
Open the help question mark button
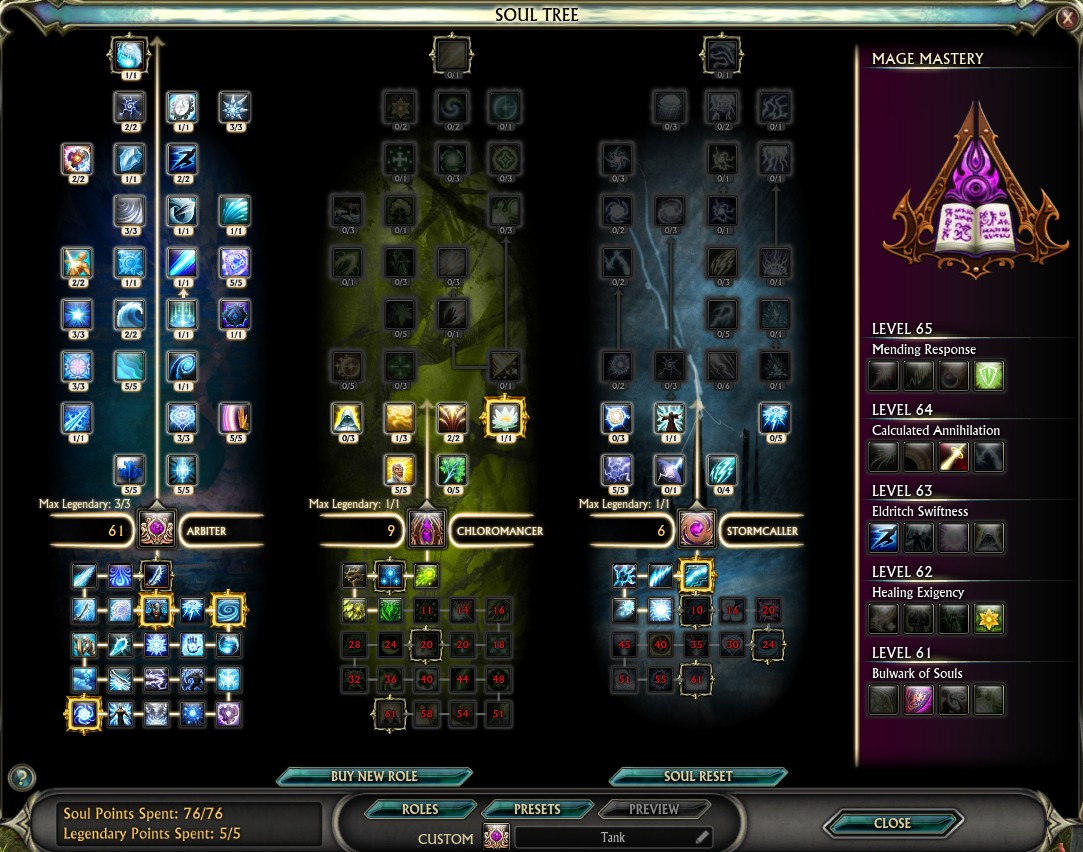(x=21, y=777)
